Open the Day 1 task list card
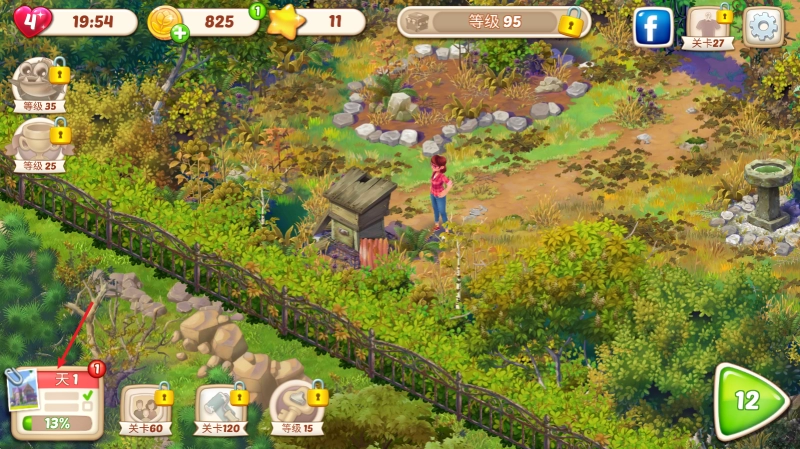This screenshot has height=449, width=800. [x=58, y=403]
